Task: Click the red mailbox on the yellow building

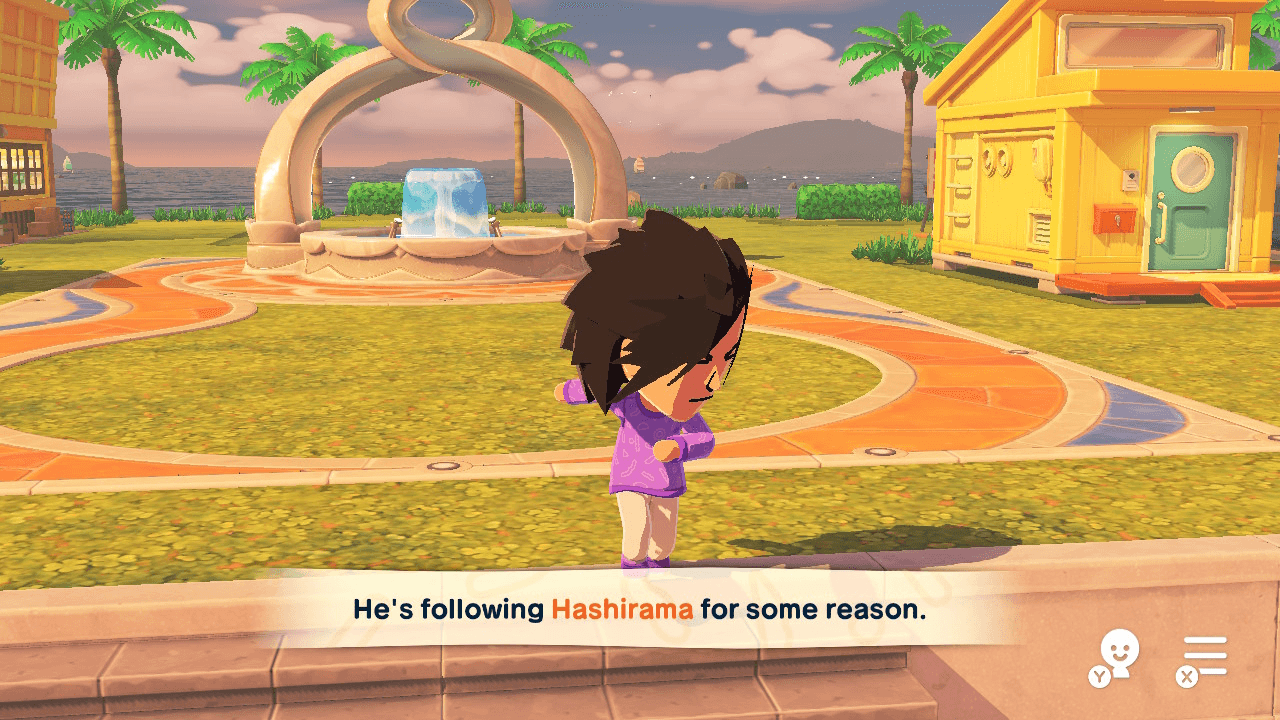Action: (x=1115, y=219)
